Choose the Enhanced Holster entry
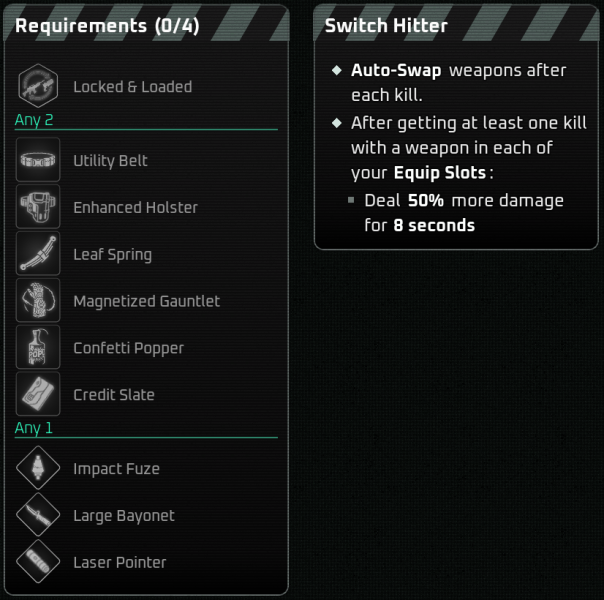Viewport: 604px width, 600px height. [135, 208]
